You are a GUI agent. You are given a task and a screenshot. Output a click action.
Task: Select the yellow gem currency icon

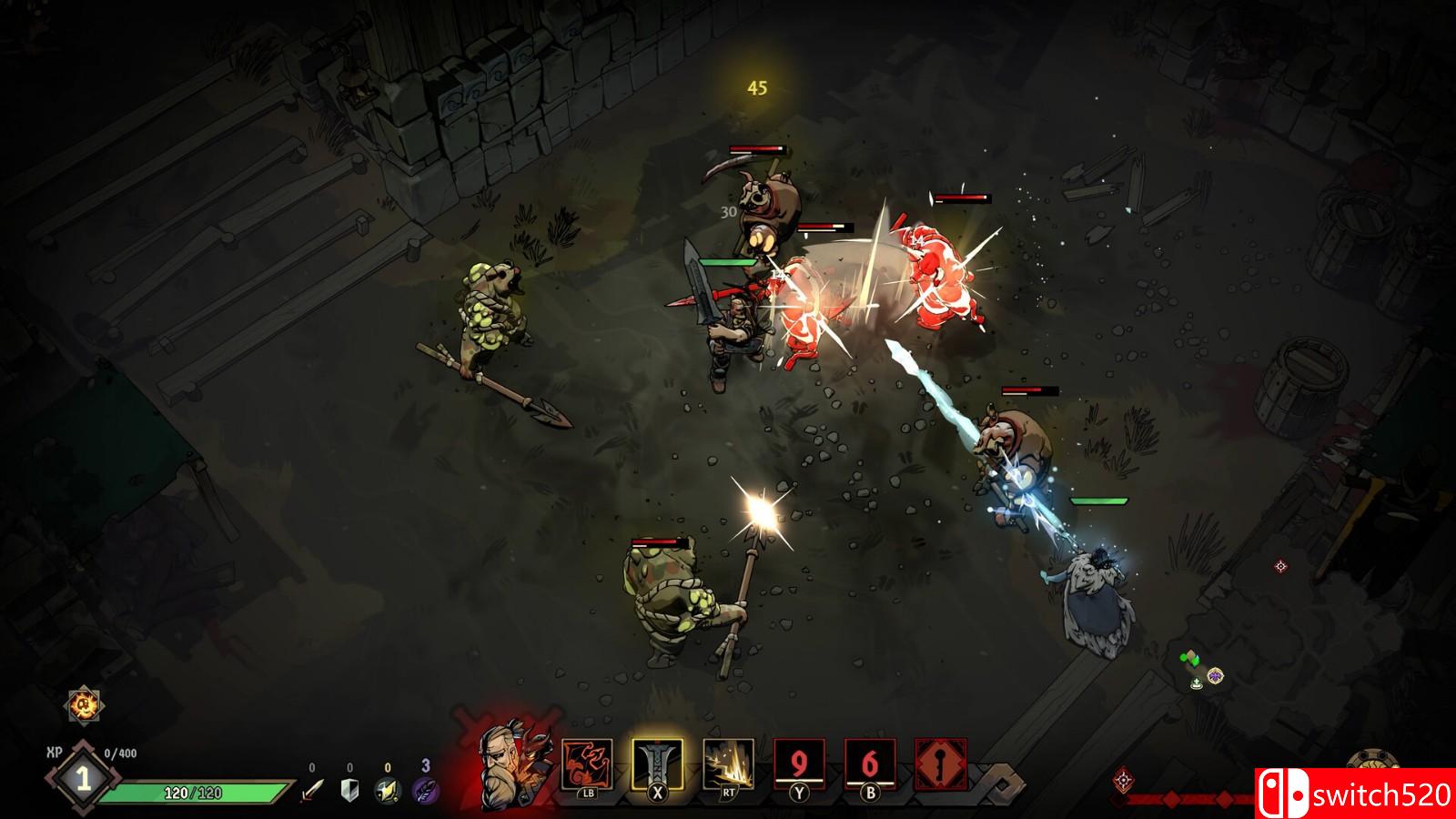[x=388, y=790]
